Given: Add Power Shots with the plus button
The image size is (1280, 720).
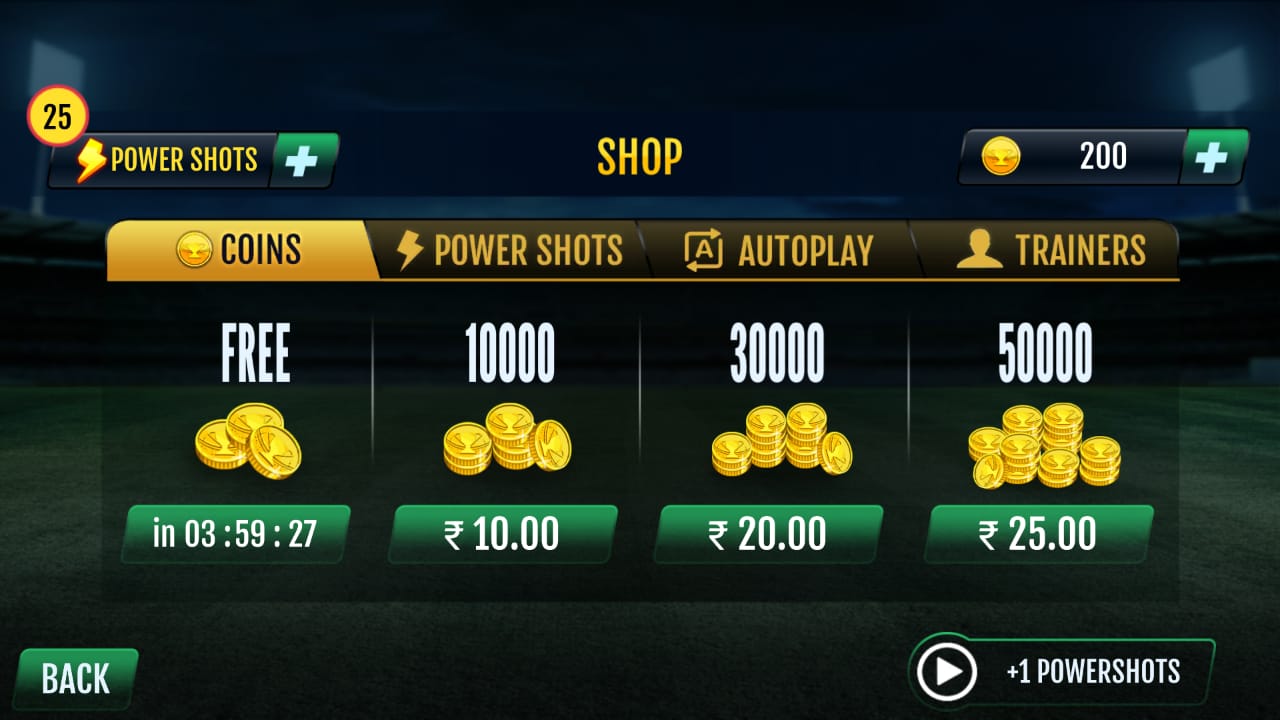Looking at the screenshot, I should pos(302,160).
